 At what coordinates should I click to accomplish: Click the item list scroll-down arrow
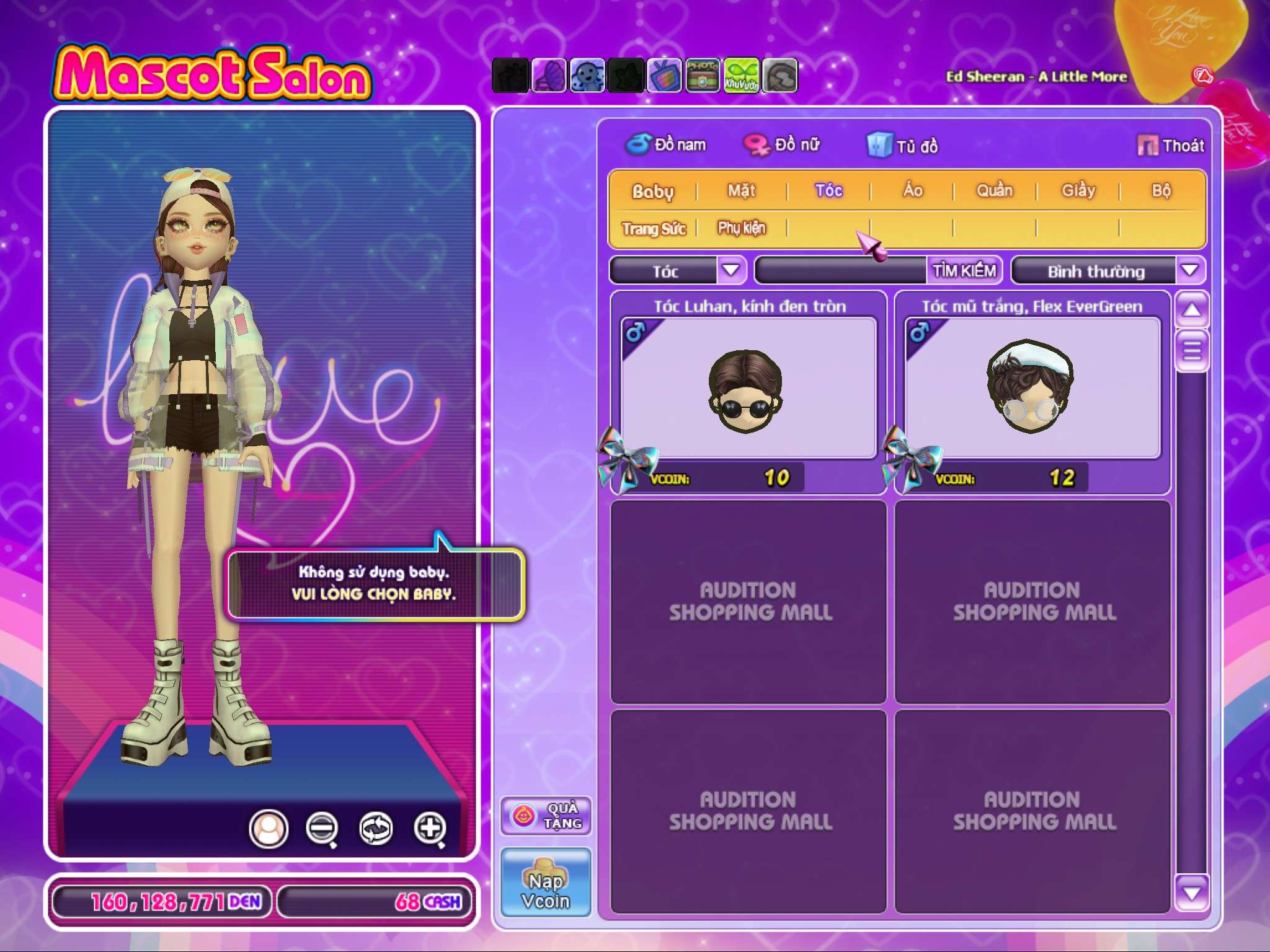click(x=1191, y=892)
